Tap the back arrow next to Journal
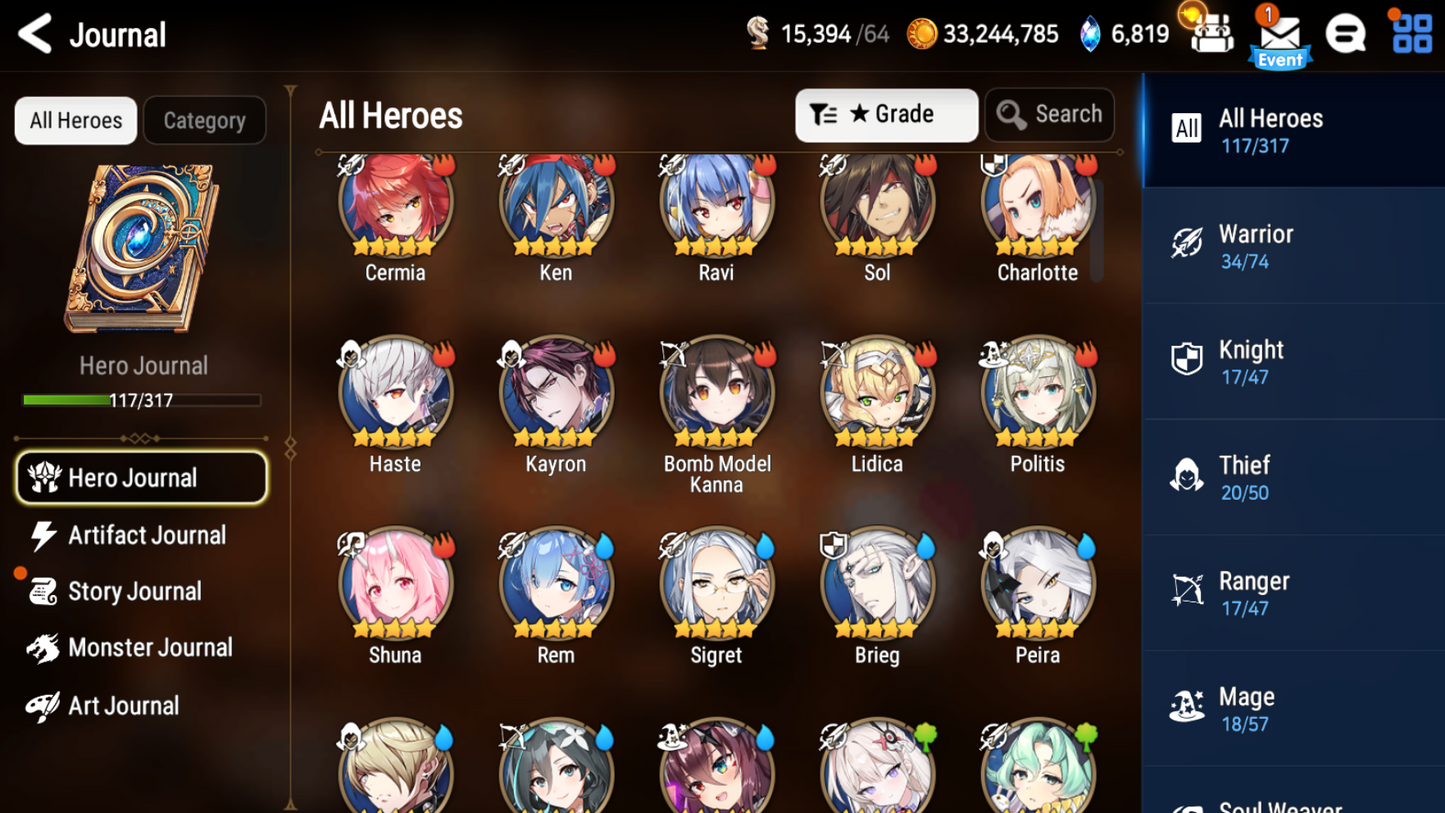Screen dimensions: 1445x813 click(x=34, y=33)
